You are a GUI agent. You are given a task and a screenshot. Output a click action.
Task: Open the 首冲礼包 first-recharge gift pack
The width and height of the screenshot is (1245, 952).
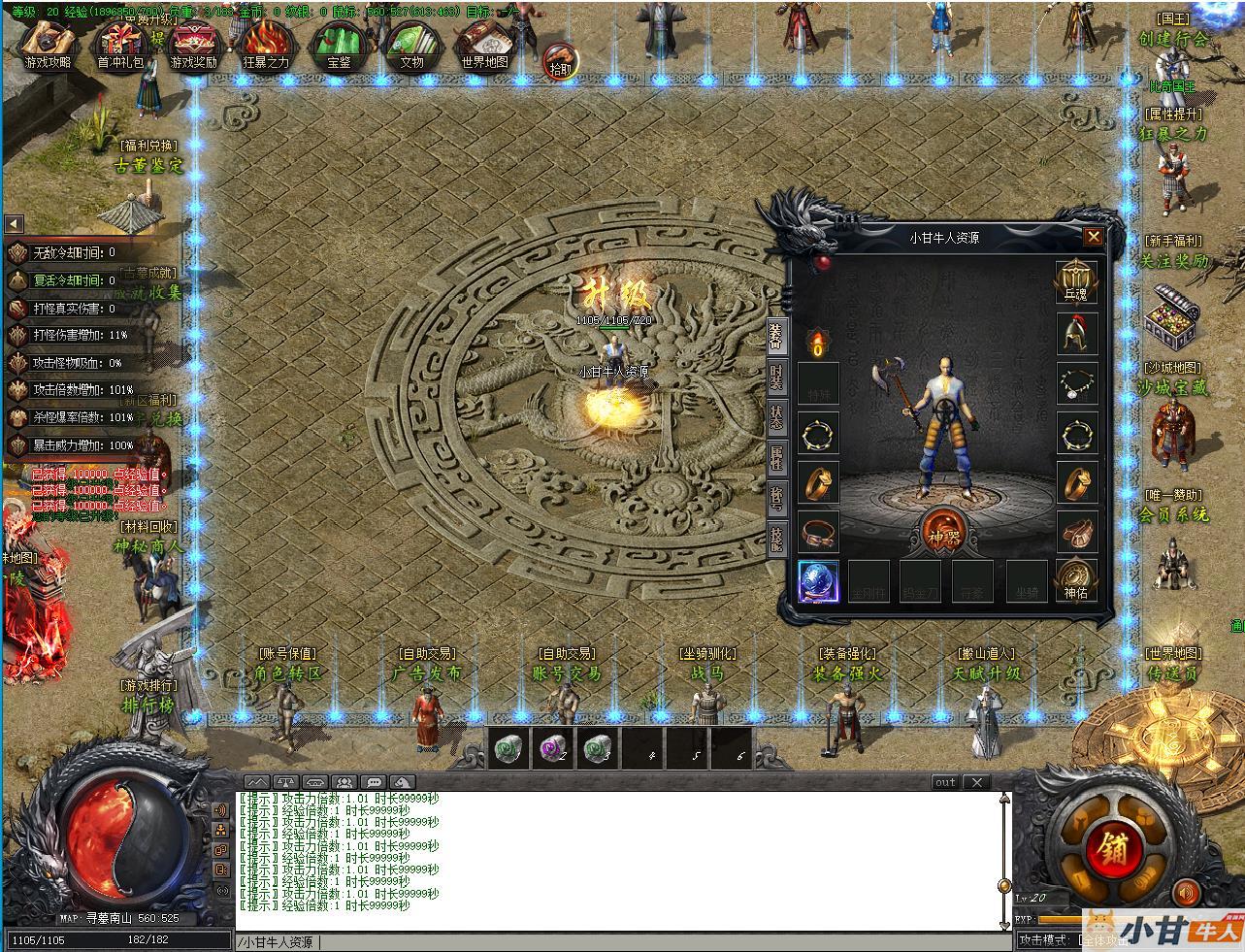pyautogui.click(x=120, y=45)
